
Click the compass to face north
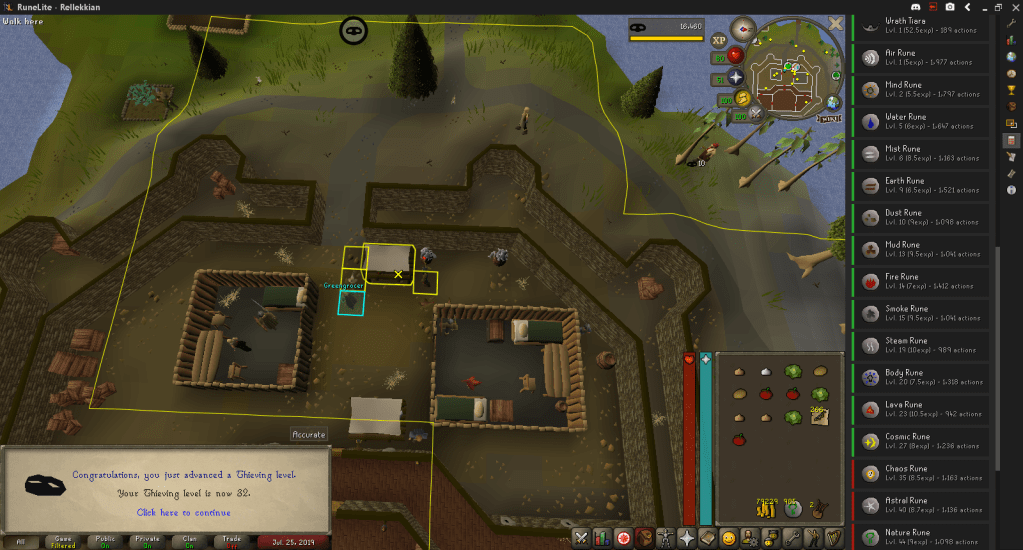coord(743,28)
